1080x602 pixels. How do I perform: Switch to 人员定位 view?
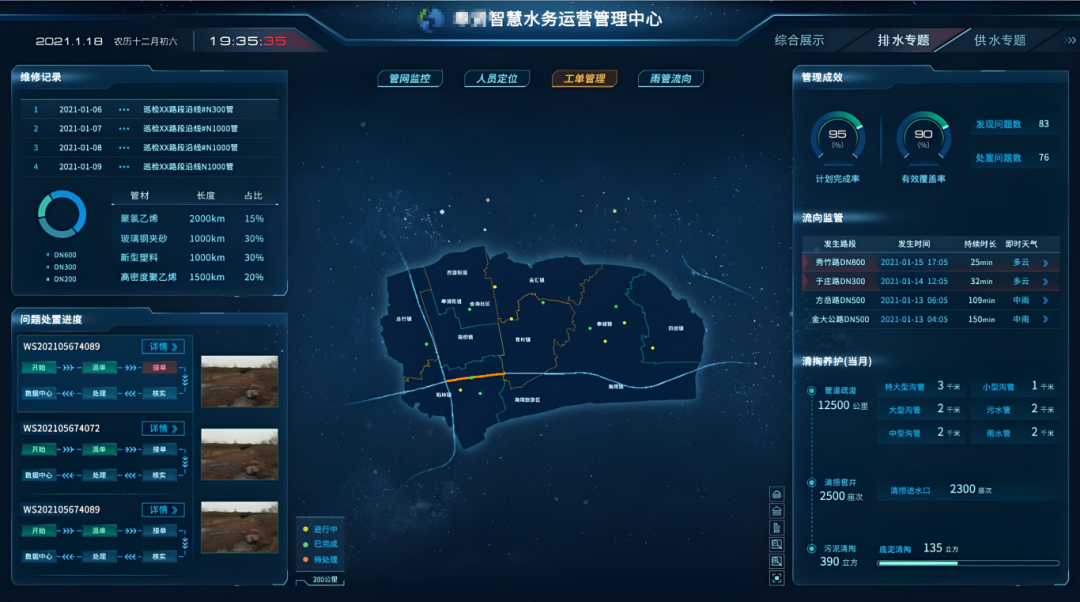coord(497,78)
